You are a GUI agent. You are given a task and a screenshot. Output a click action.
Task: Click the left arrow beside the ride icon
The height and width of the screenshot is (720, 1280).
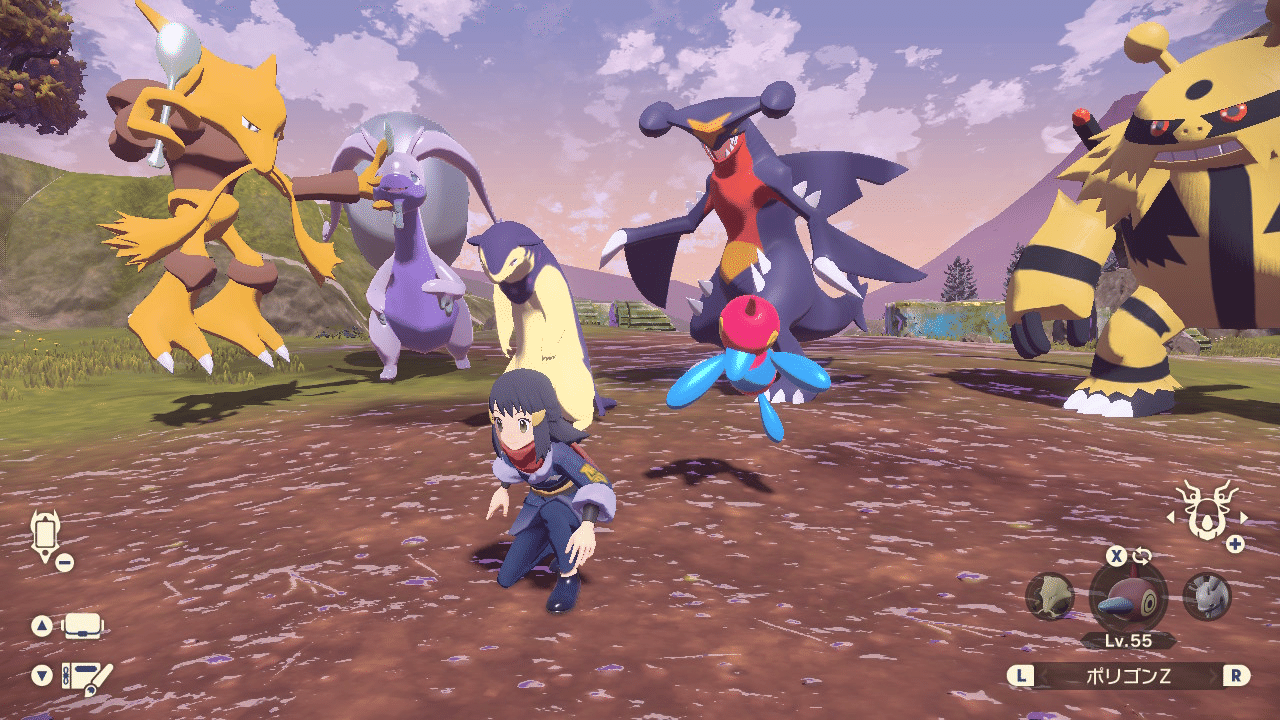tap(1171, 517)
